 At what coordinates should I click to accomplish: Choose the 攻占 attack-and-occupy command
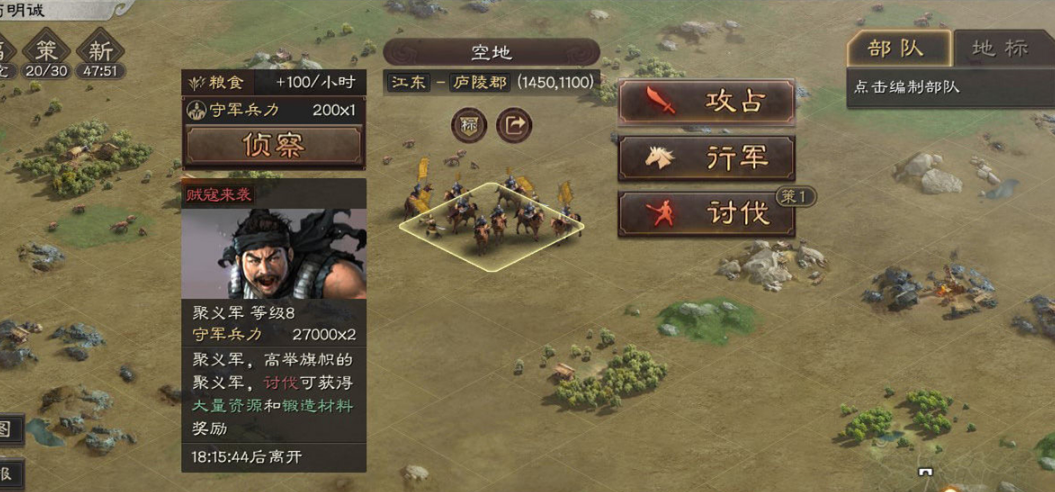pos(706,101)
